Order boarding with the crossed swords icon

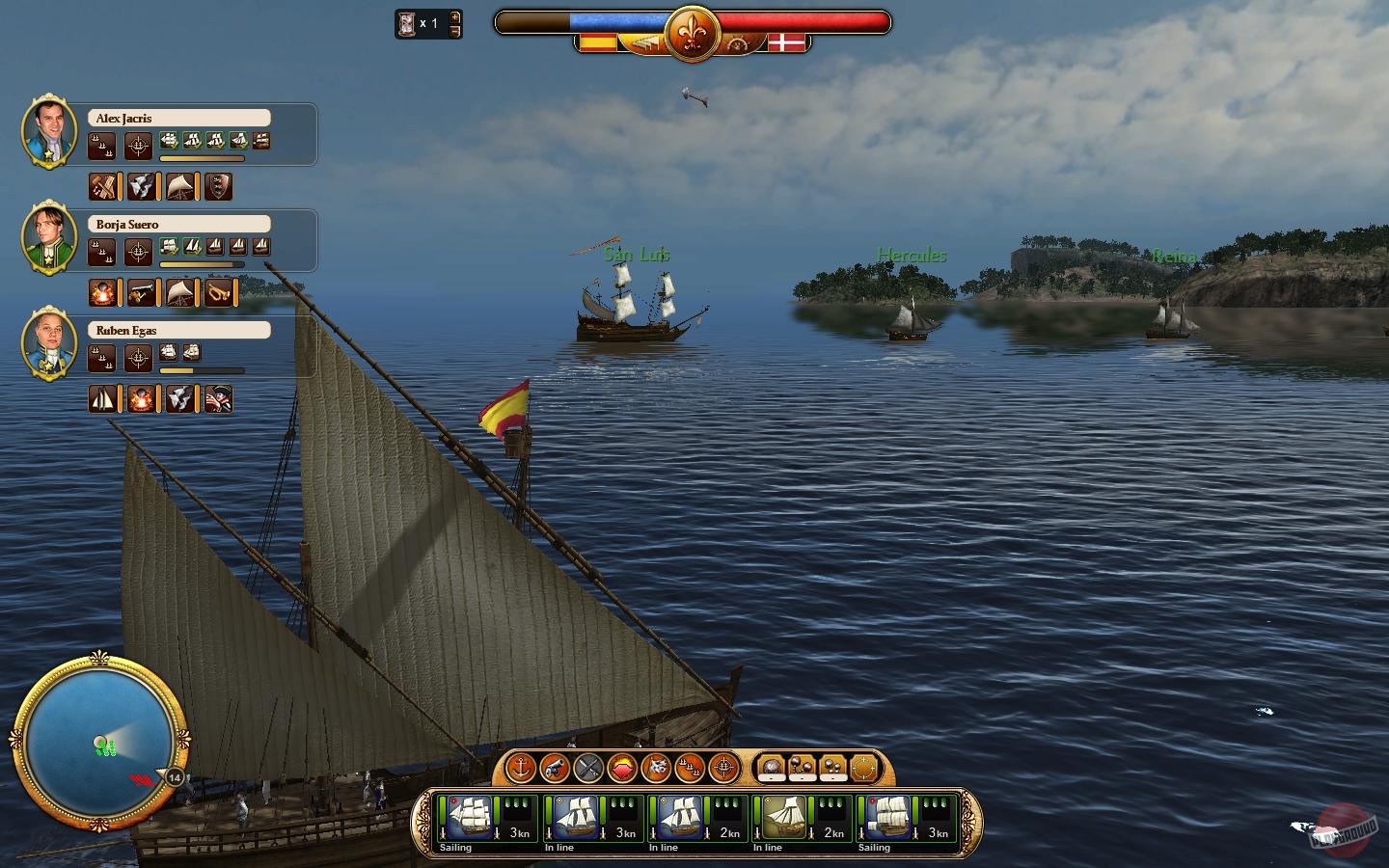pos(586,769)
